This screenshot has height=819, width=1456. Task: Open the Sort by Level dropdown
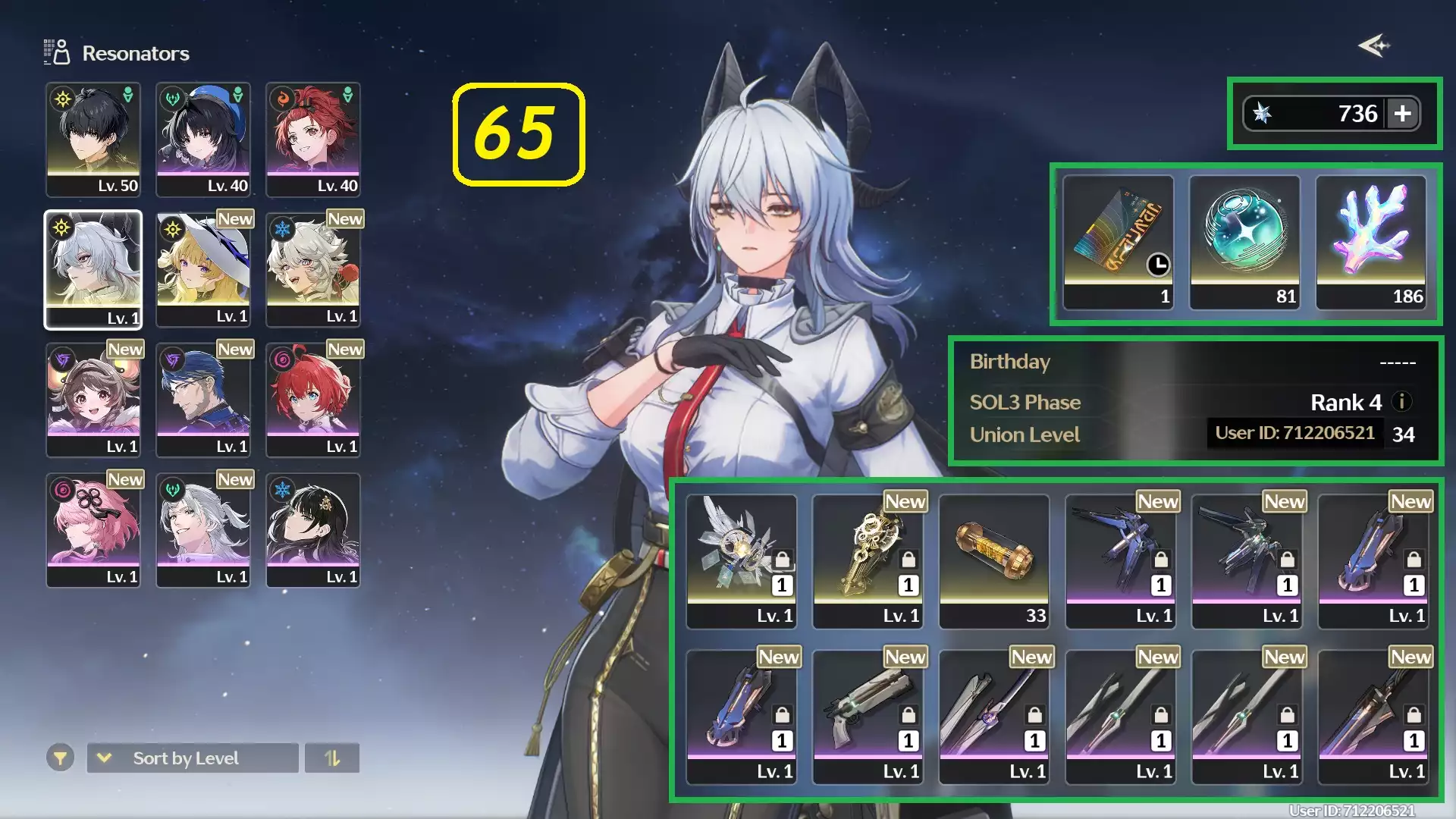coord(193,758)
